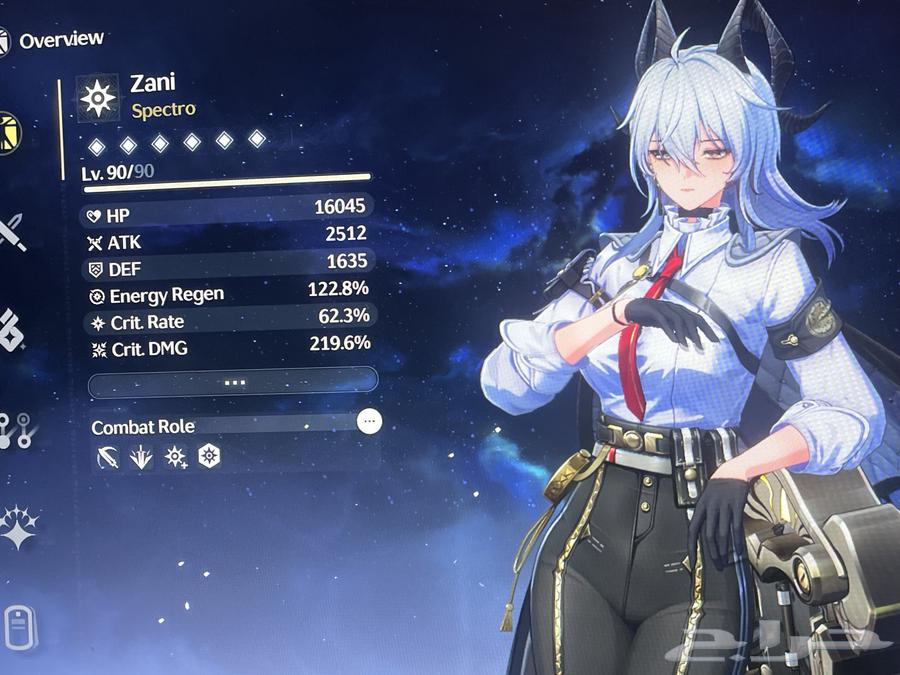Screen dimensions: 900x675
Task: Expand the full stats details bar
Action: point(233,381)
